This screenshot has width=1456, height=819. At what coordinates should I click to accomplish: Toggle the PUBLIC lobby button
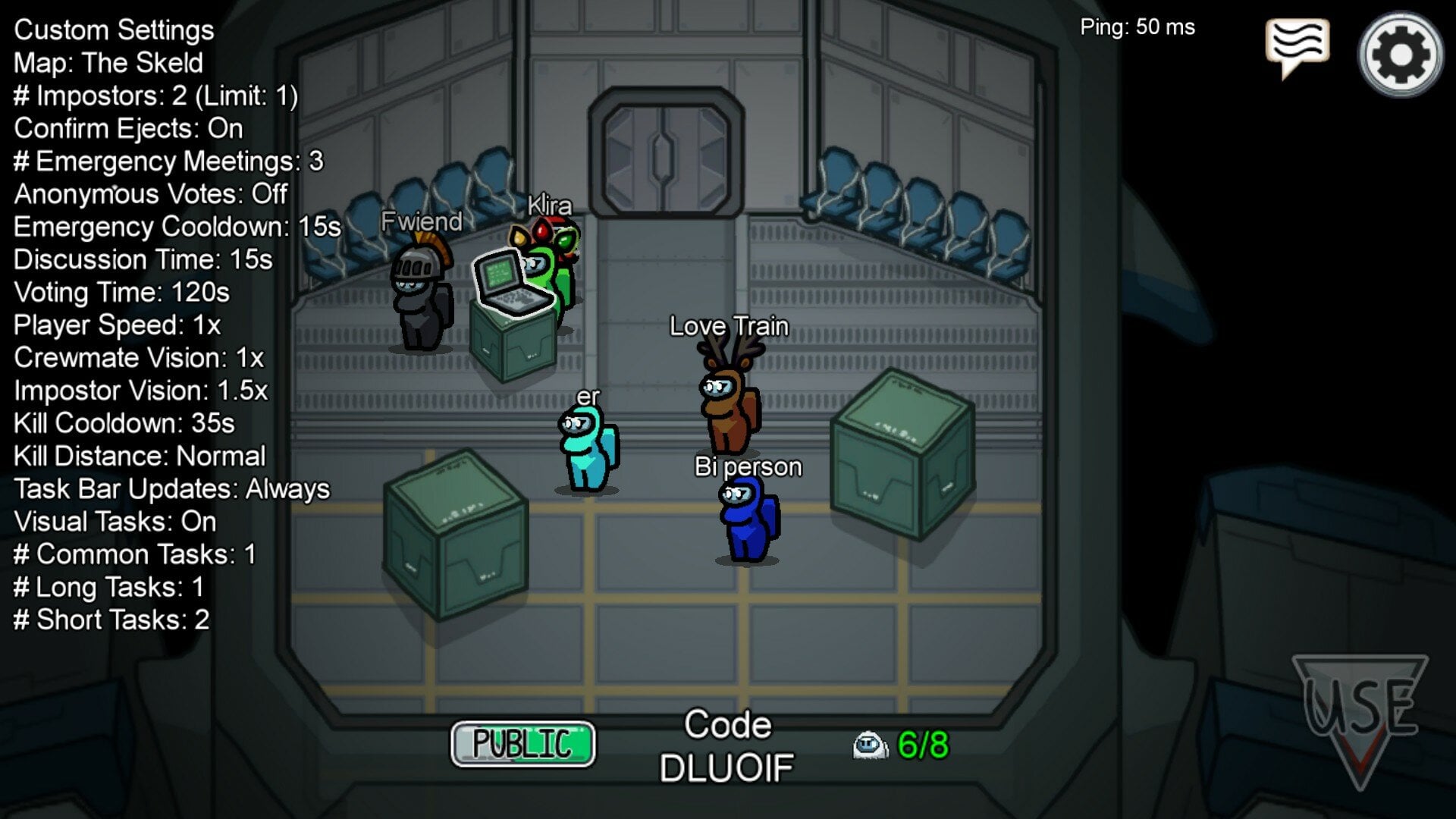pyautogui.click(x=522, y=744)
